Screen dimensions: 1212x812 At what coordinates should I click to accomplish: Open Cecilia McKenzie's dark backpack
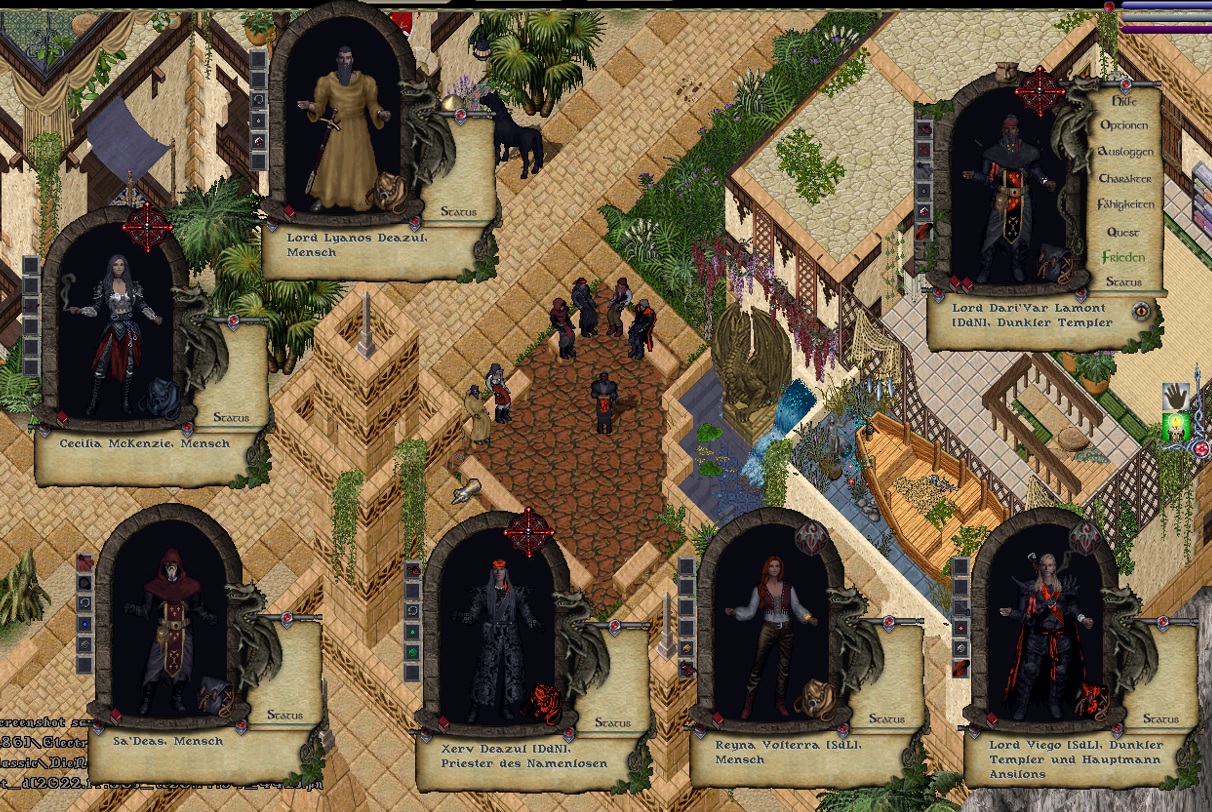click(x=160, y=397)
